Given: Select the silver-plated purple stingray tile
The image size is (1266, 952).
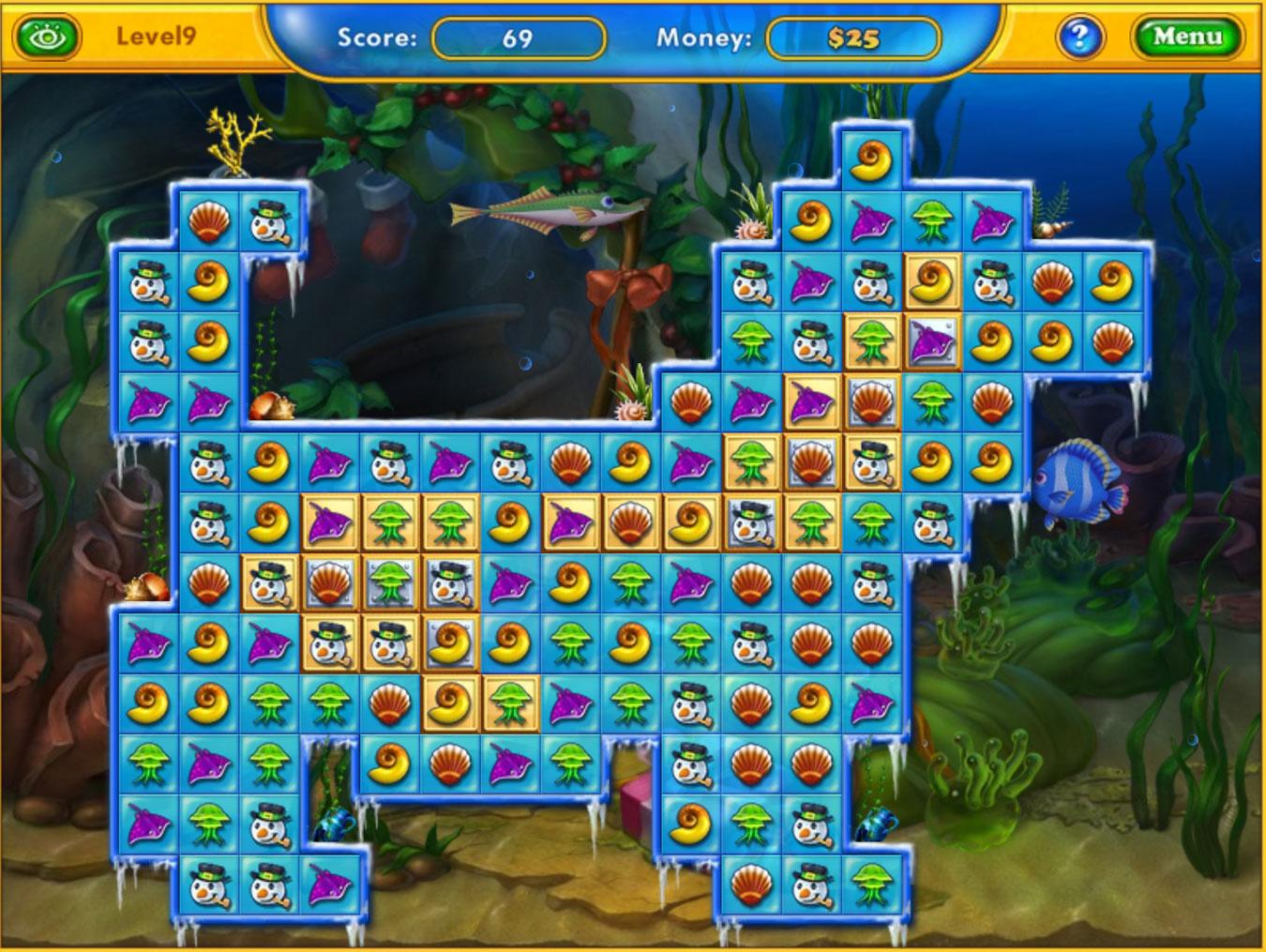Looking at the screenshot, I should (x=931, y=341).
